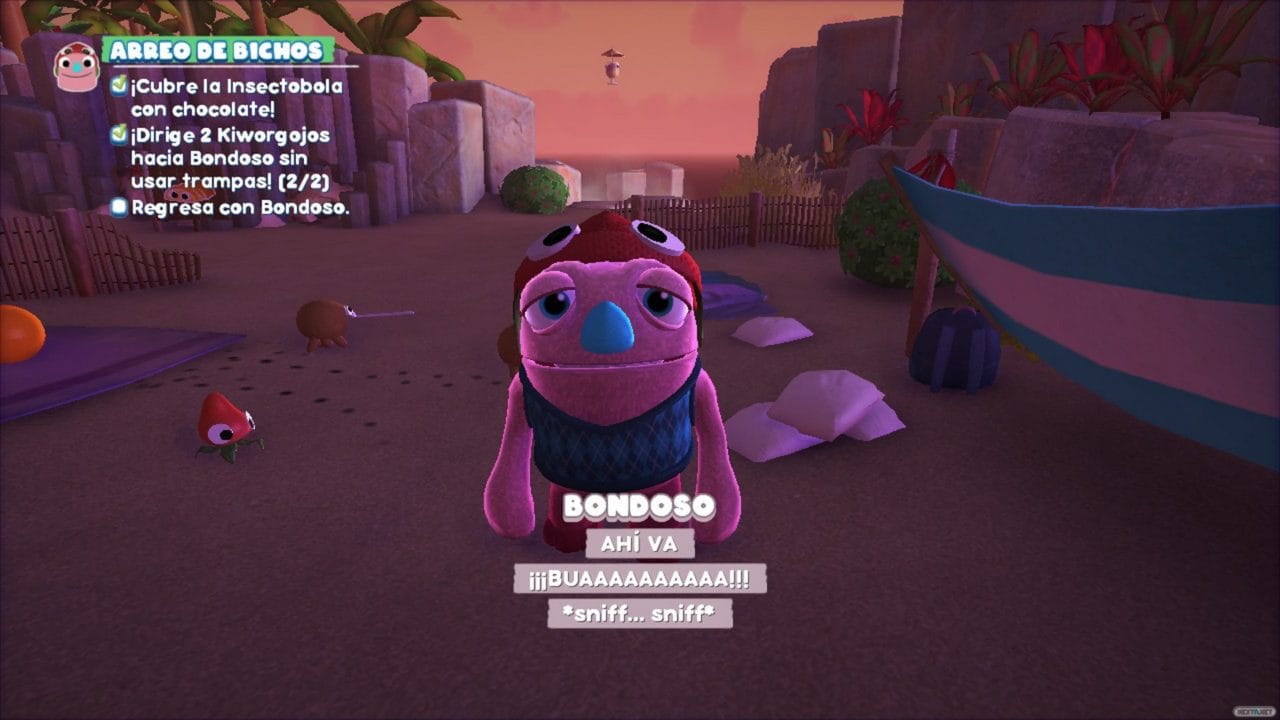This screenshot has width=1280, height=720.
Task: Select the Dirige 2 Kiworgojos objective
Action: pos(230,158)
